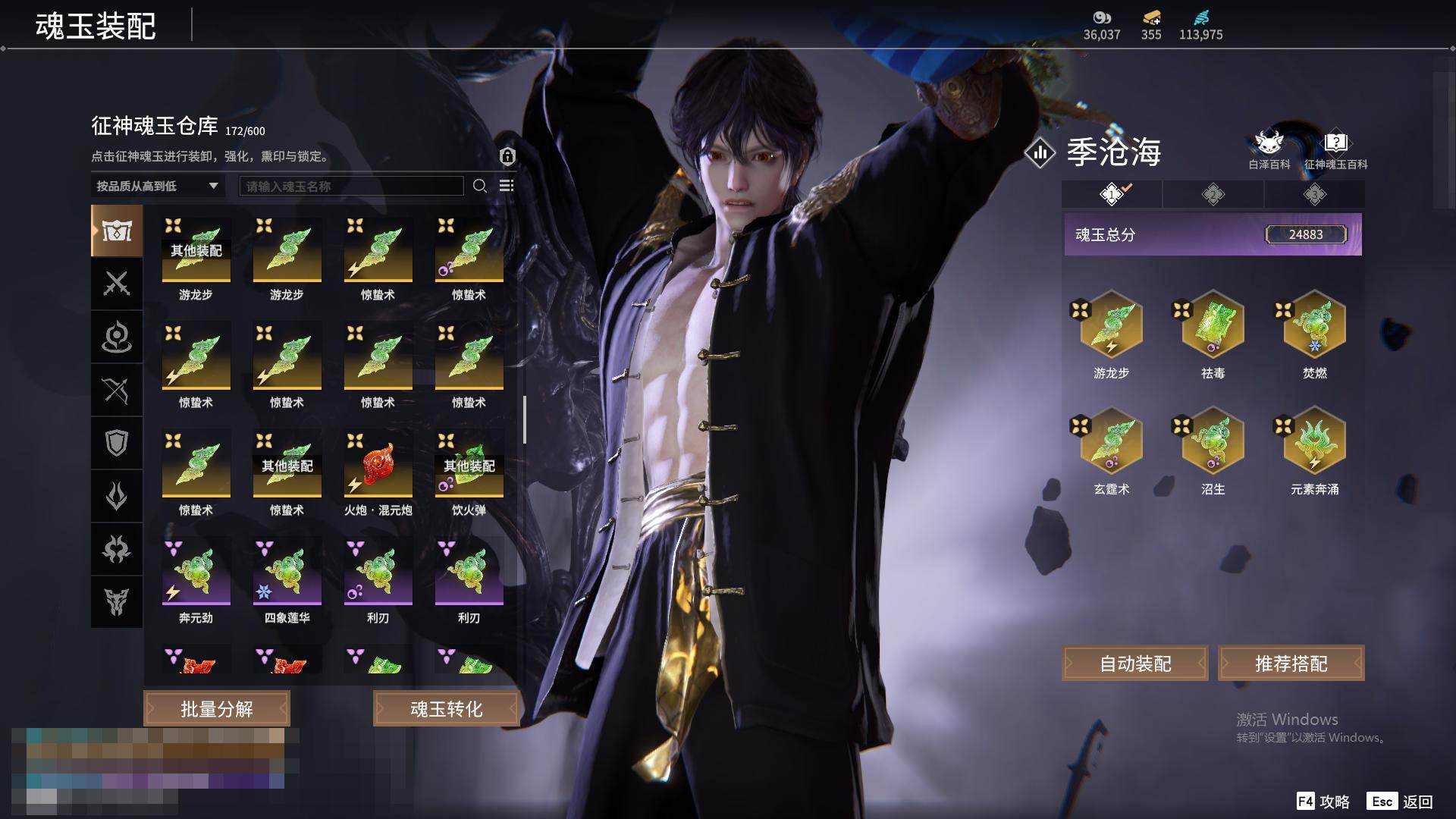The height and width of the screenshot is (819, 1456).
Task: Focus the soul jade name search field
Action: 351,186
